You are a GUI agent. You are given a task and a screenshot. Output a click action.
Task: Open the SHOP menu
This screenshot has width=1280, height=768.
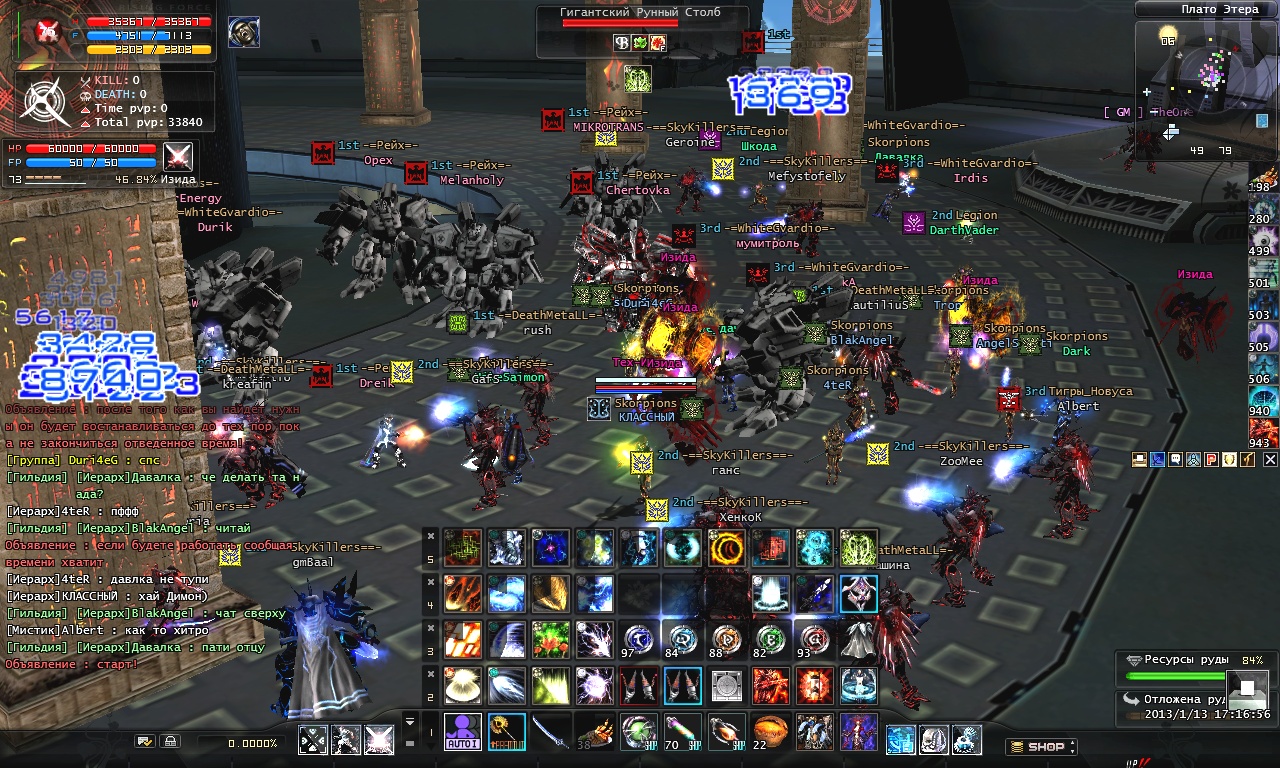click(x=1041, y=746)
